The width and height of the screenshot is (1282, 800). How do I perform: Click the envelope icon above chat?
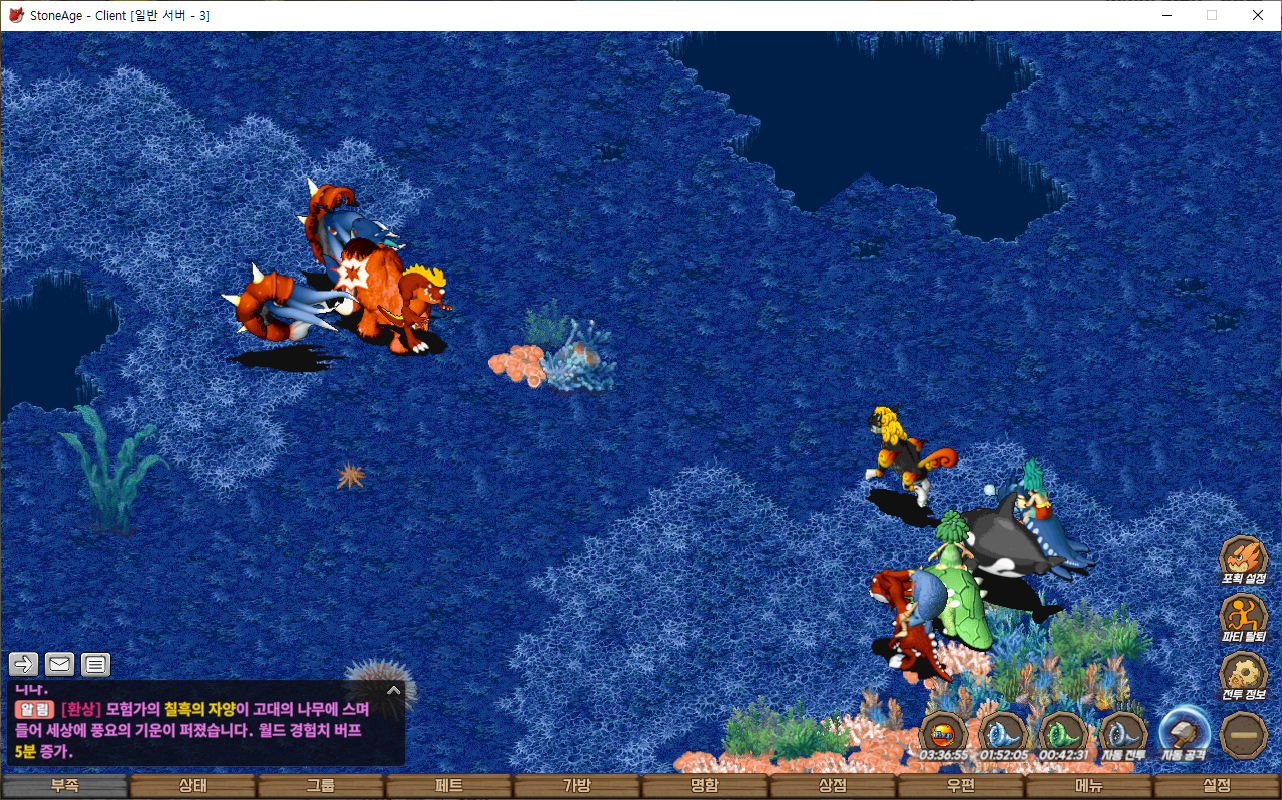click(60, 664)
